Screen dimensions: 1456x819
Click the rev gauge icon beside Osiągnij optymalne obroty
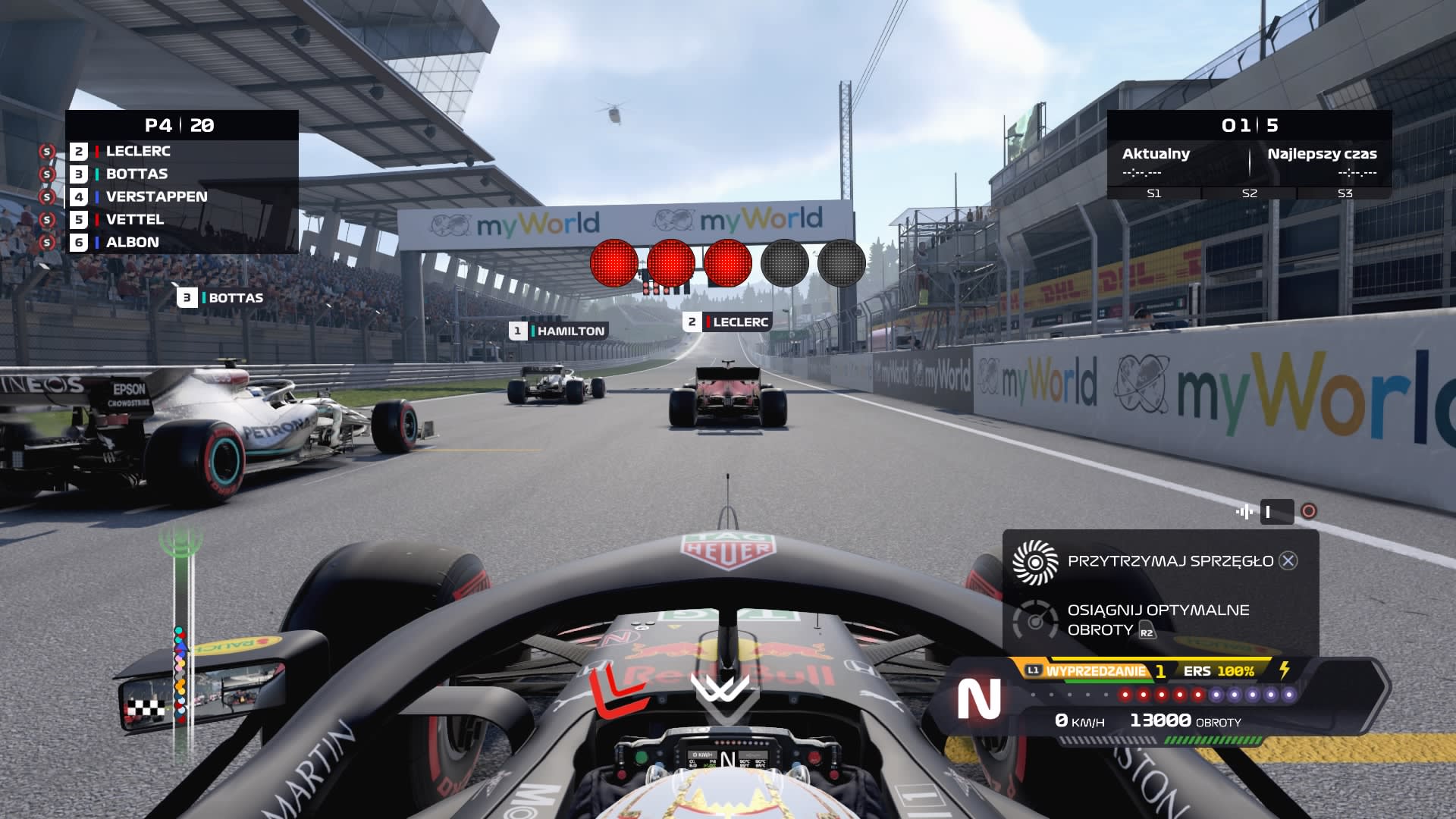(1035, 620)
